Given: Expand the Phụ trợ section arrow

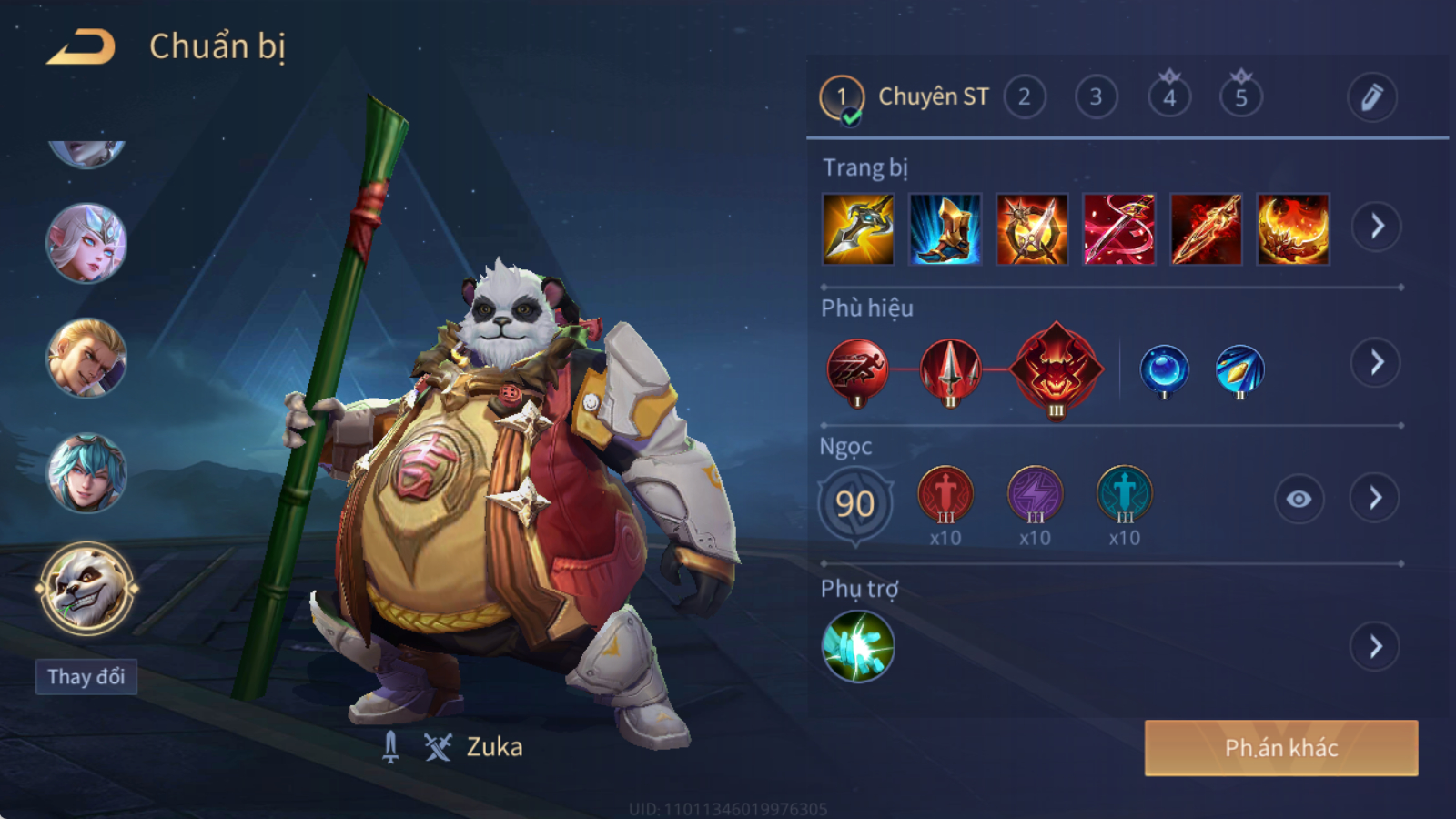Looking at the screenshot, I should (x=1375, y=647).
